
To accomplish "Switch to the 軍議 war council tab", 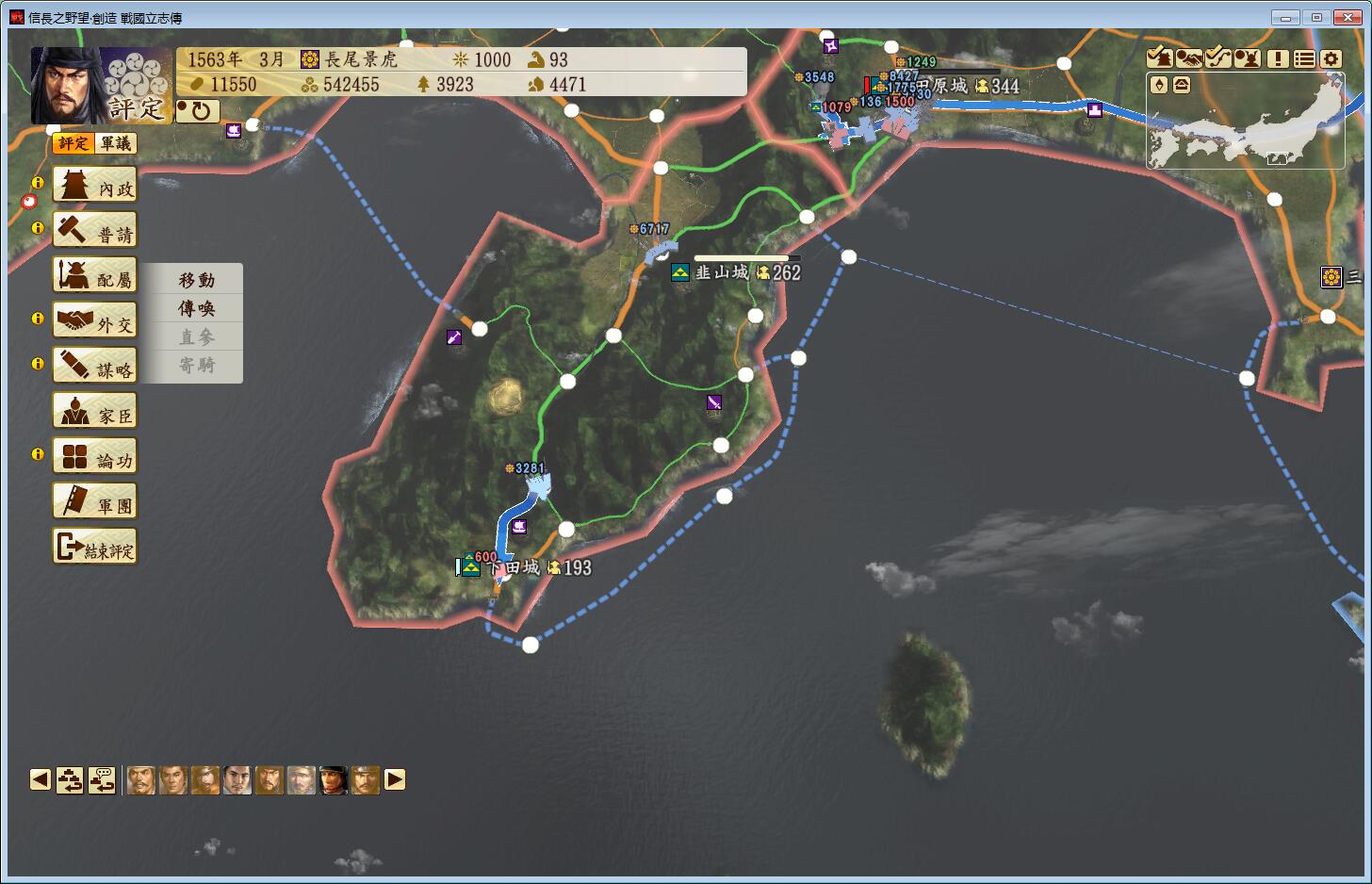I will (117, 143).
